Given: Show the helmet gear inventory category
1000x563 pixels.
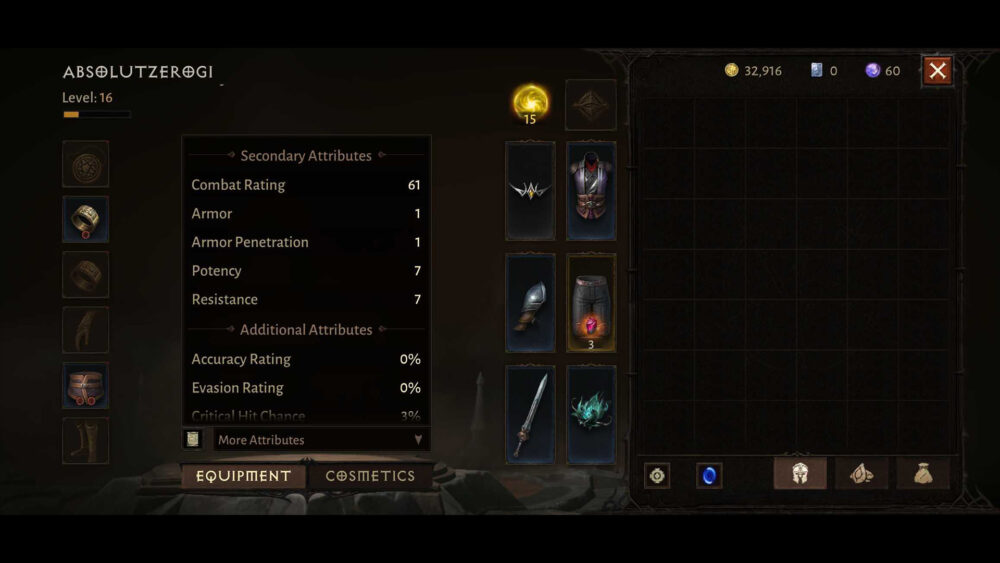Looking at the screenshot, I should tap(800, 474).
